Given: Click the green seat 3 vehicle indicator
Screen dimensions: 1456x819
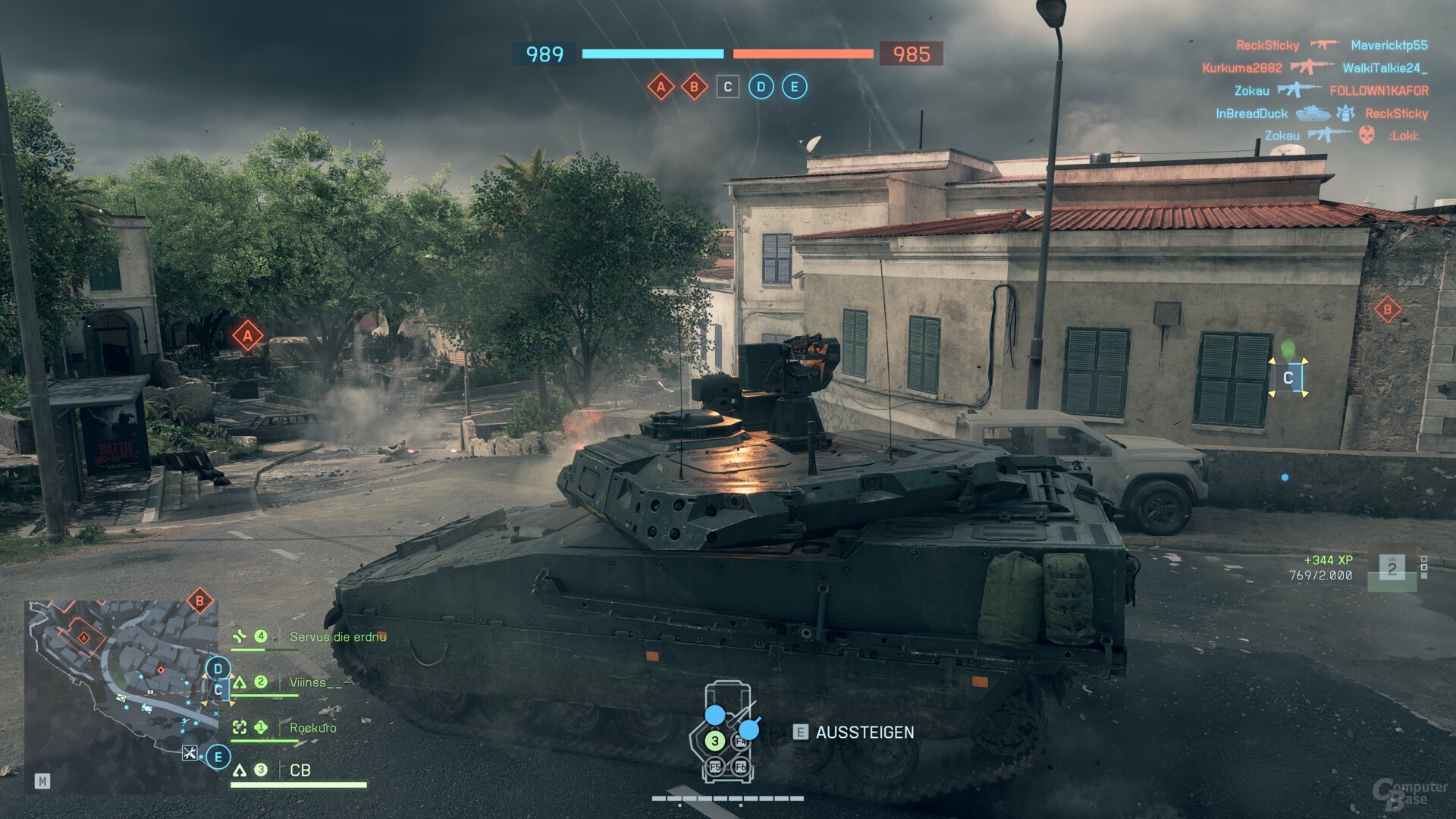Looking at the screenshot, I should pyautogui.click(x=714, y=741).
